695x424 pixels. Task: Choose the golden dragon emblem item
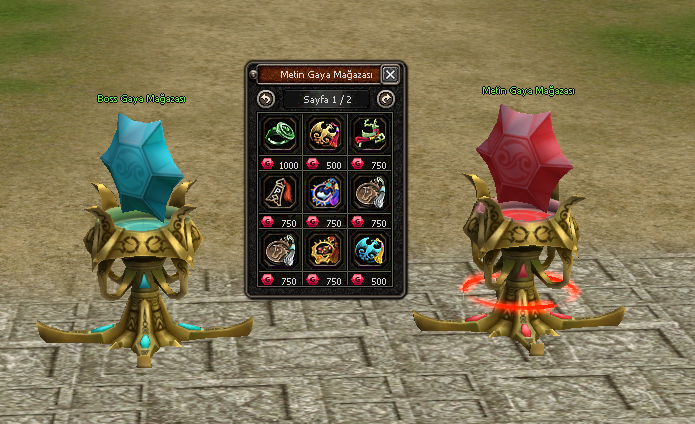[326, 132]
